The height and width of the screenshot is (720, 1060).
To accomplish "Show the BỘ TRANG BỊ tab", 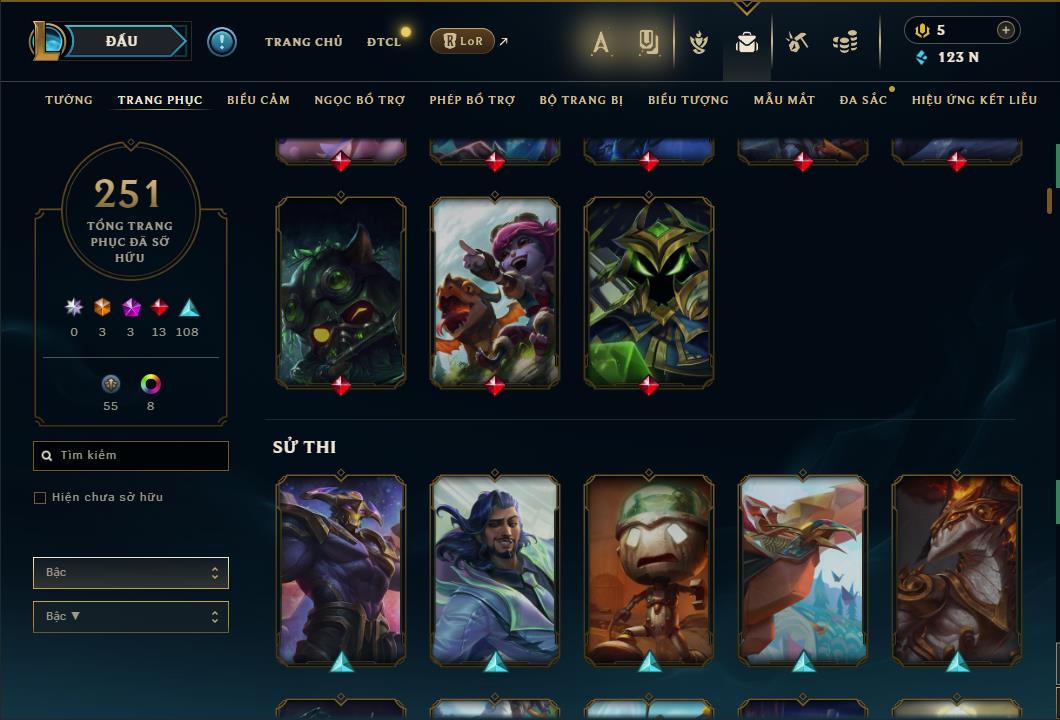I will [x=581, y=100].
